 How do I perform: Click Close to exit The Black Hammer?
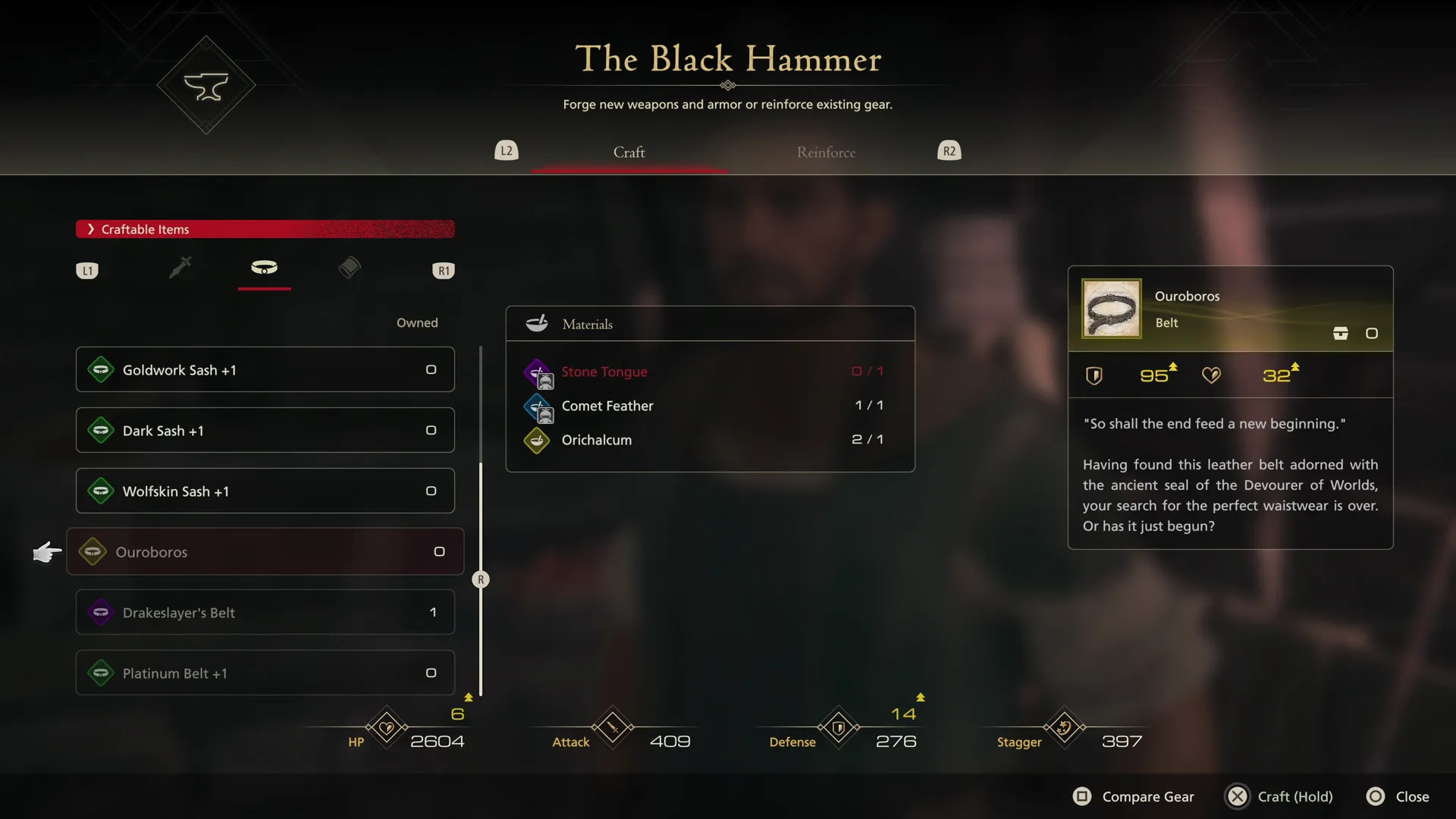pyautogui.click(x=1398, y=796)
